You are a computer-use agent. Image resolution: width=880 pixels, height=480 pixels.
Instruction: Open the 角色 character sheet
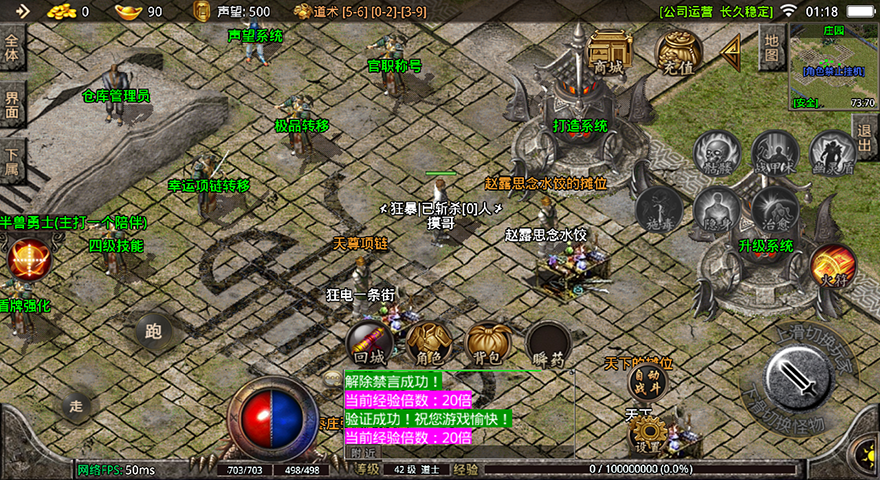point(430,344)
